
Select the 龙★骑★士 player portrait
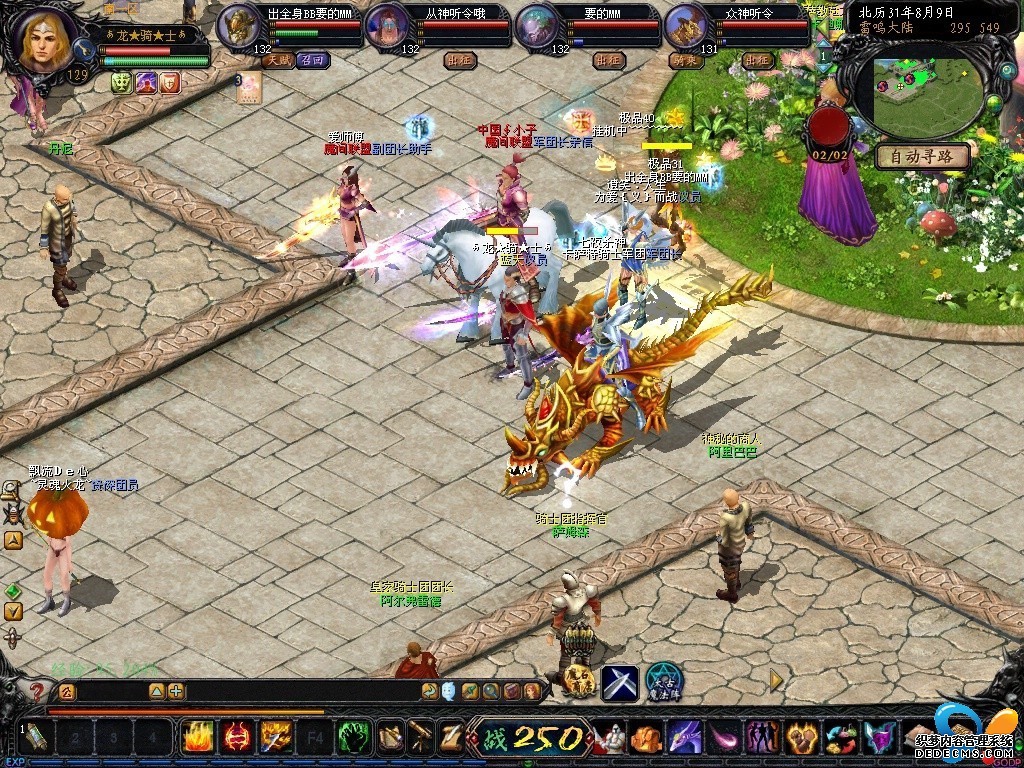tap(47, 40)
